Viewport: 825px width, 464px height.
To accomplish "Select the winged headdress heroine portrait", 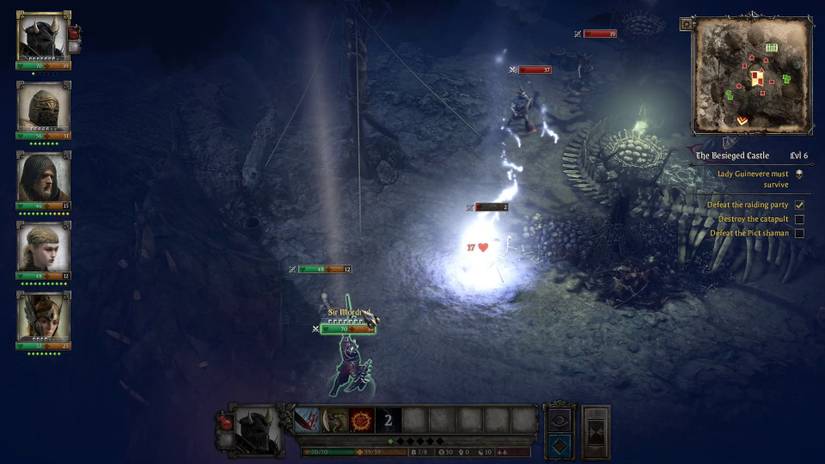I will point(43,317).
